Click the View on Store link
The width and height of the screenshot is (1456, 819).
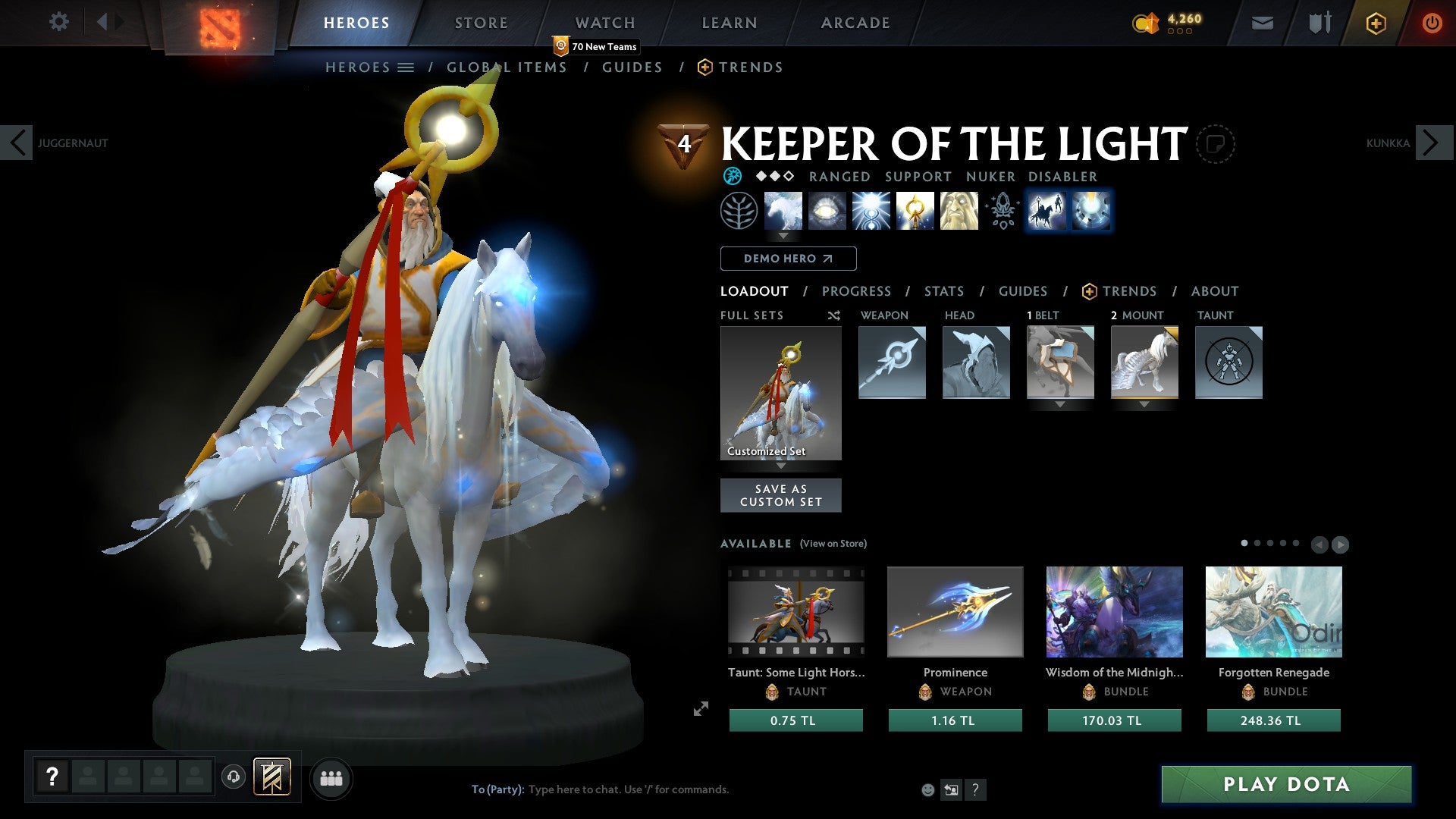[833, 544]
